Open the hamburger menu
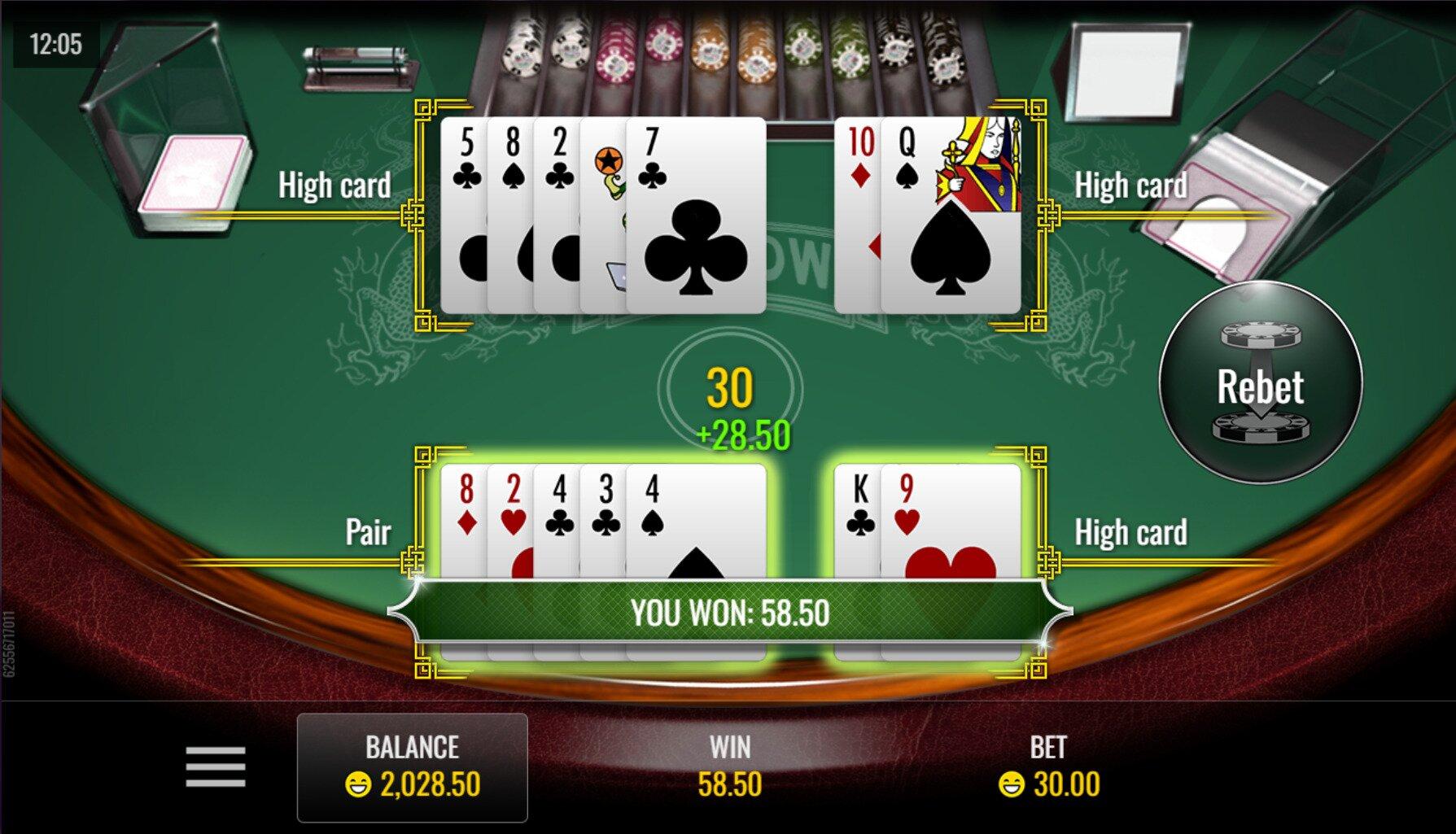The width and height of the screenshot is (1456, 834). point(215,766)
